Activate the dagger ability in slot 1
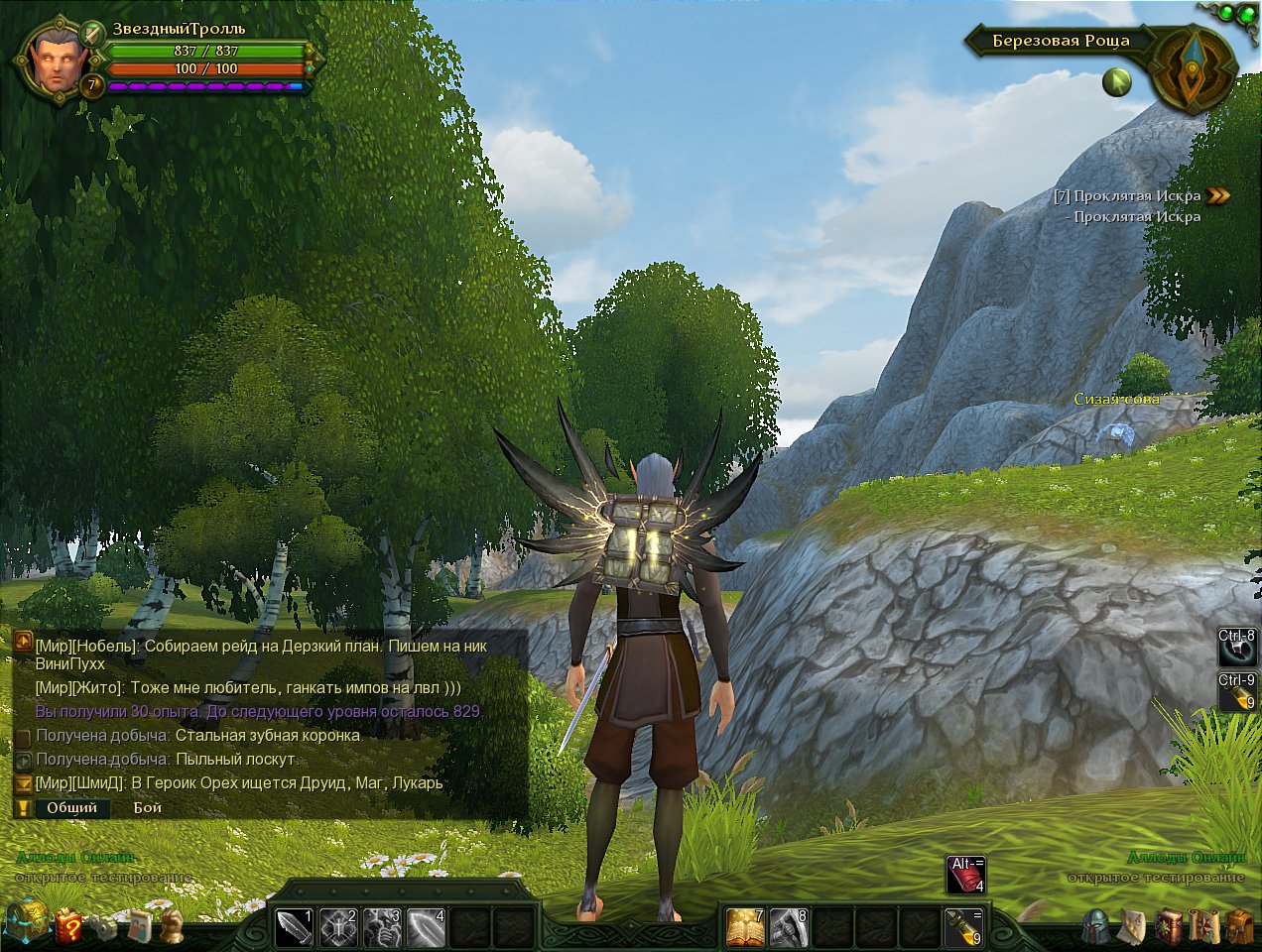 coord(293,927)
